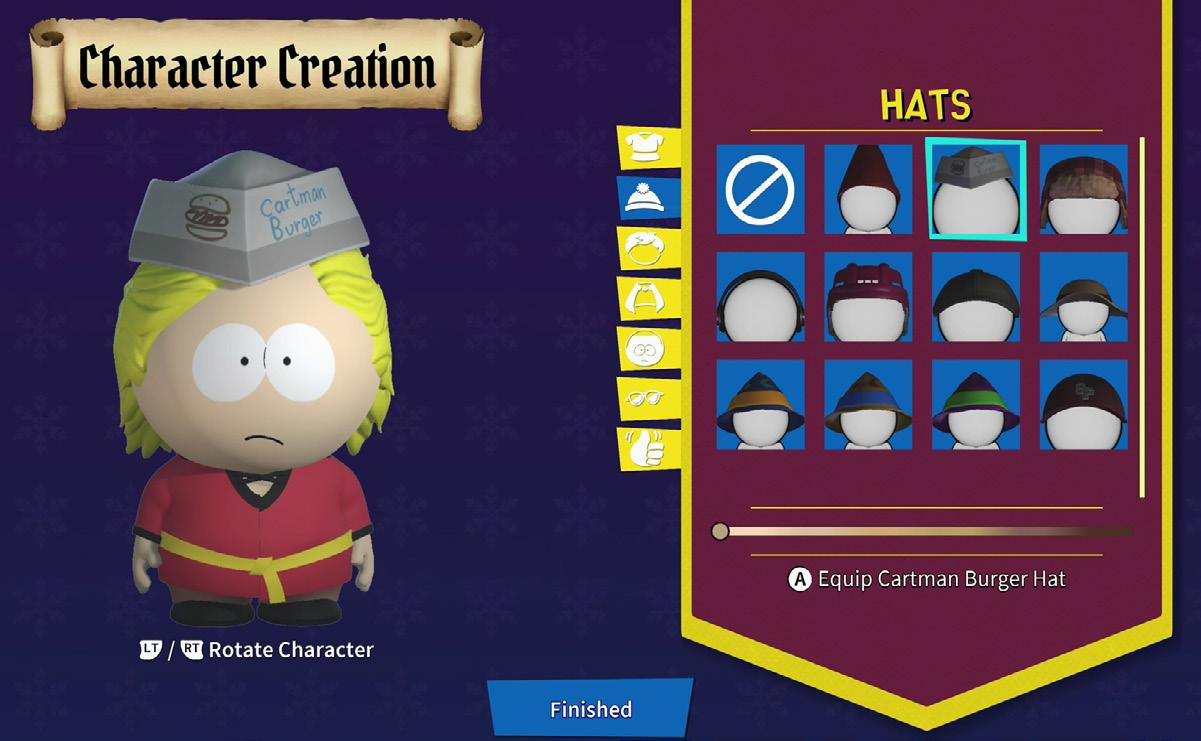Equip the Cartman Burger Hat tile
Image resolution: width=1201 pixels, height=741 pixels.
coord(976,189)
